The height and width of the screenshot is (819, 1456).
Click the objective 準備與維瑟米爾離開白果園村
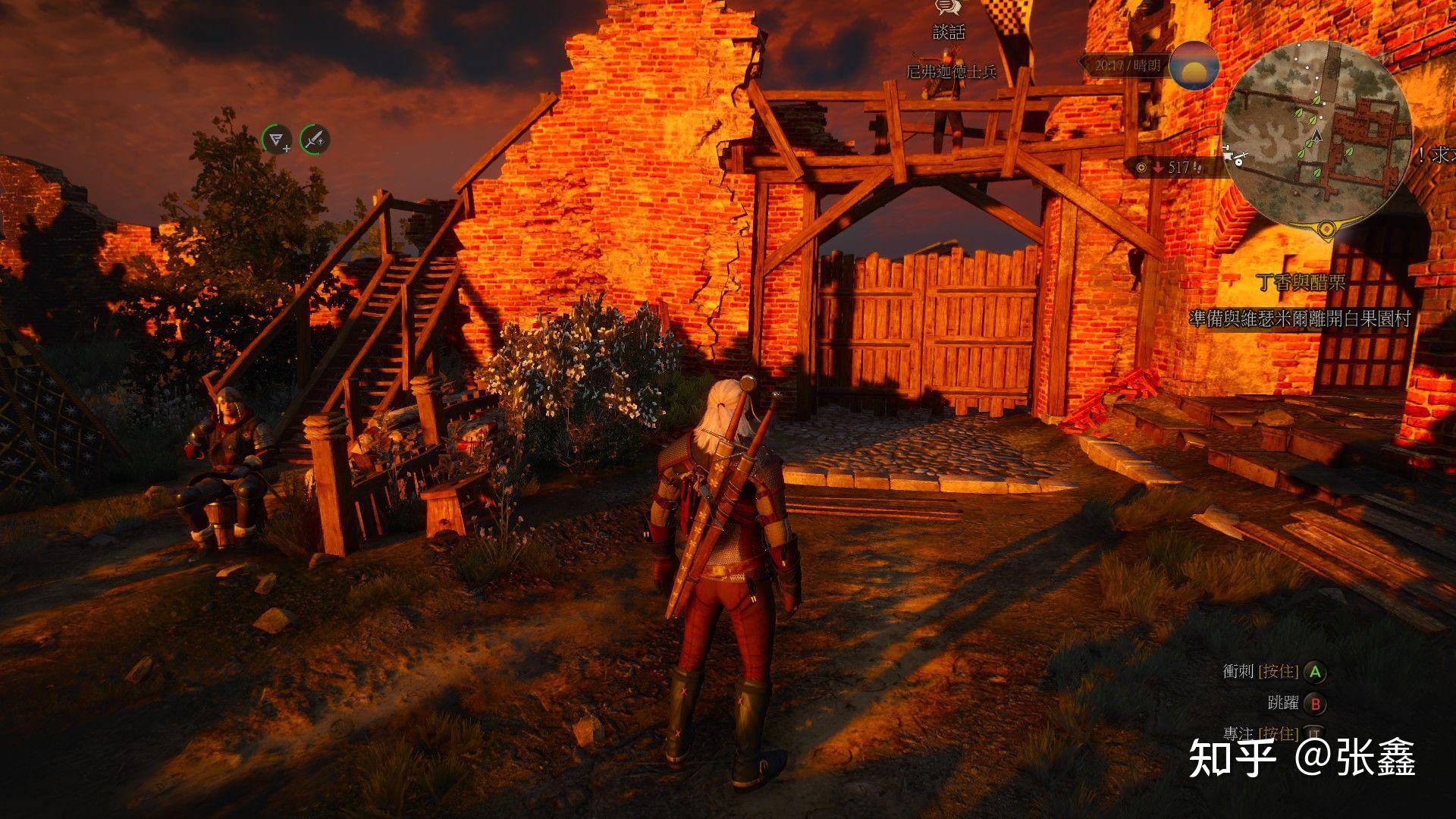(1299, 319)
